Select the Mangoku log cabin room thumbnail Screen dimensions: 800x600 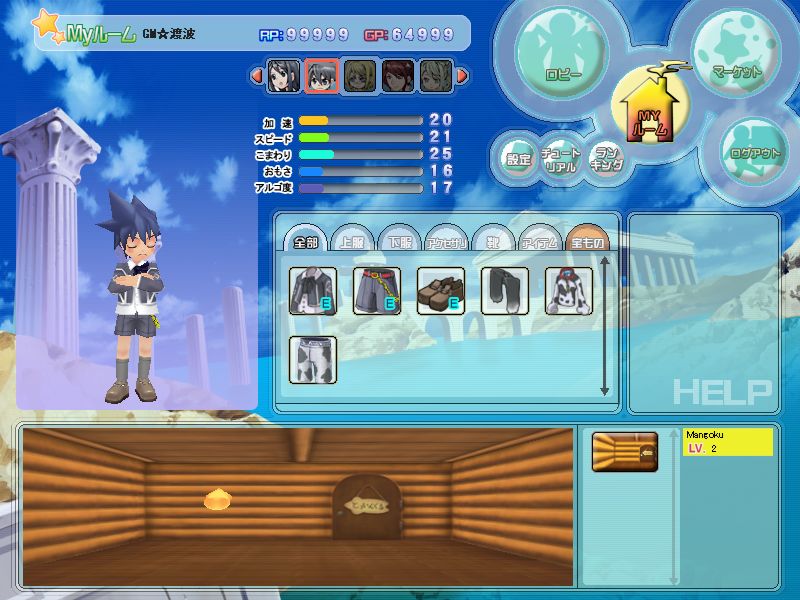click(624, 452)
